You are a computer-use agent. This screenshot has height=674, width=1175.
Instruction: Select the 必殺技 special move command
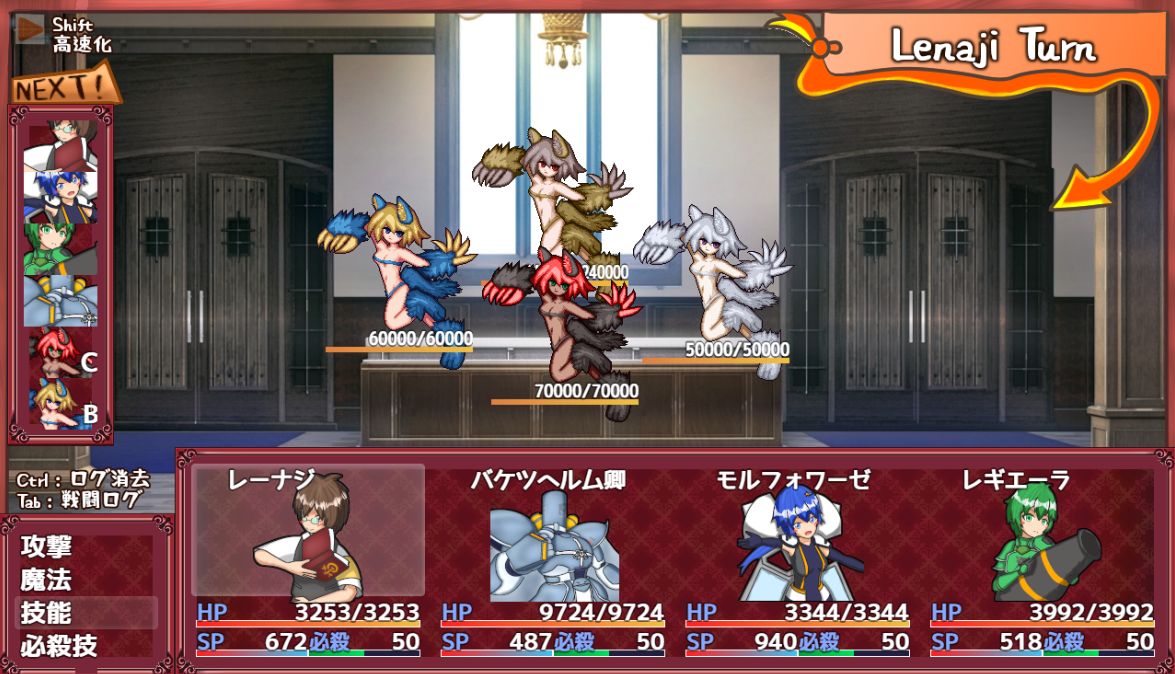60,645
